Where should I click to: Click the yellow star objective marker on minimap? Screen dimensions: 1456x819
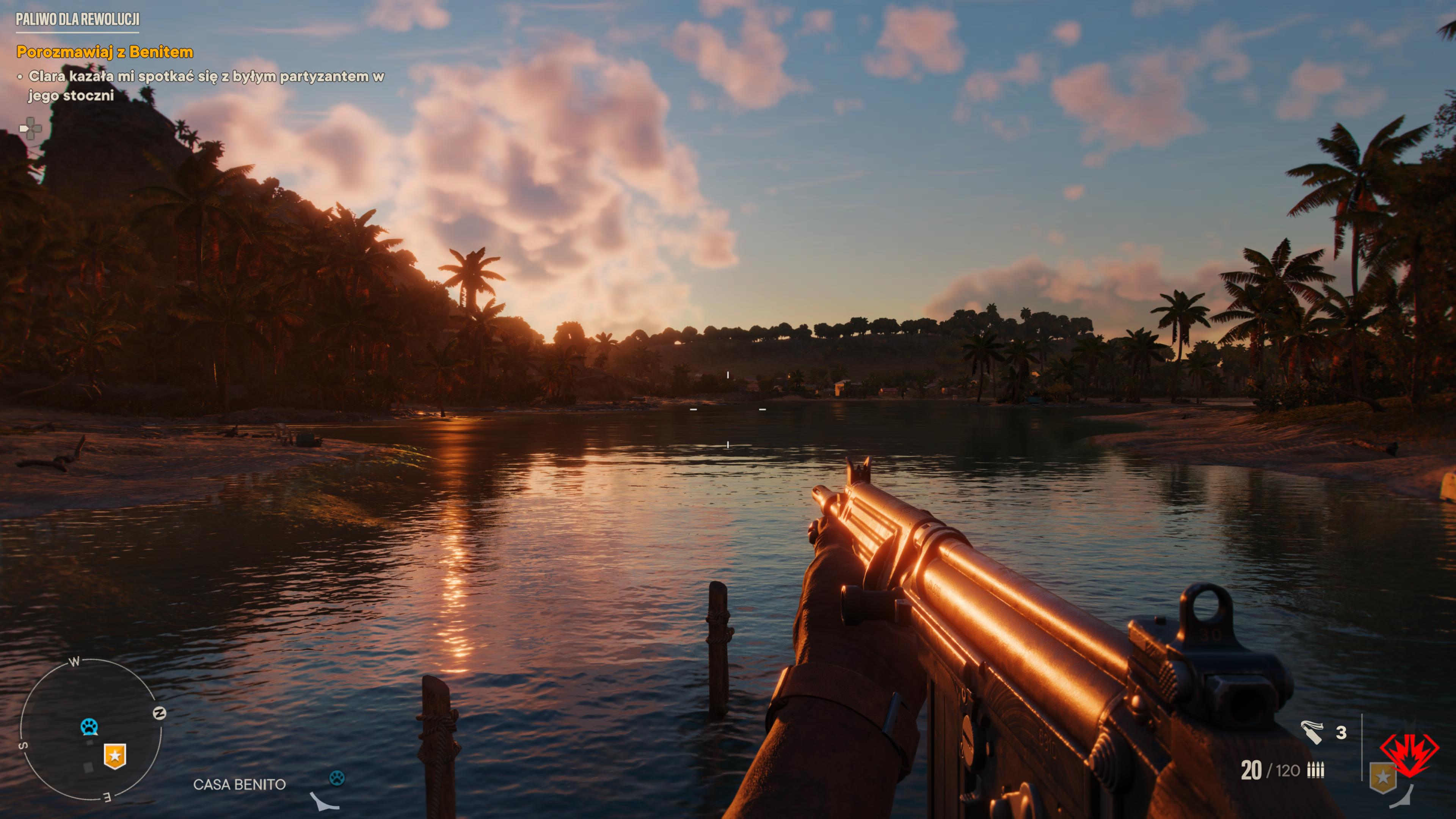click(x=115, y=756)
